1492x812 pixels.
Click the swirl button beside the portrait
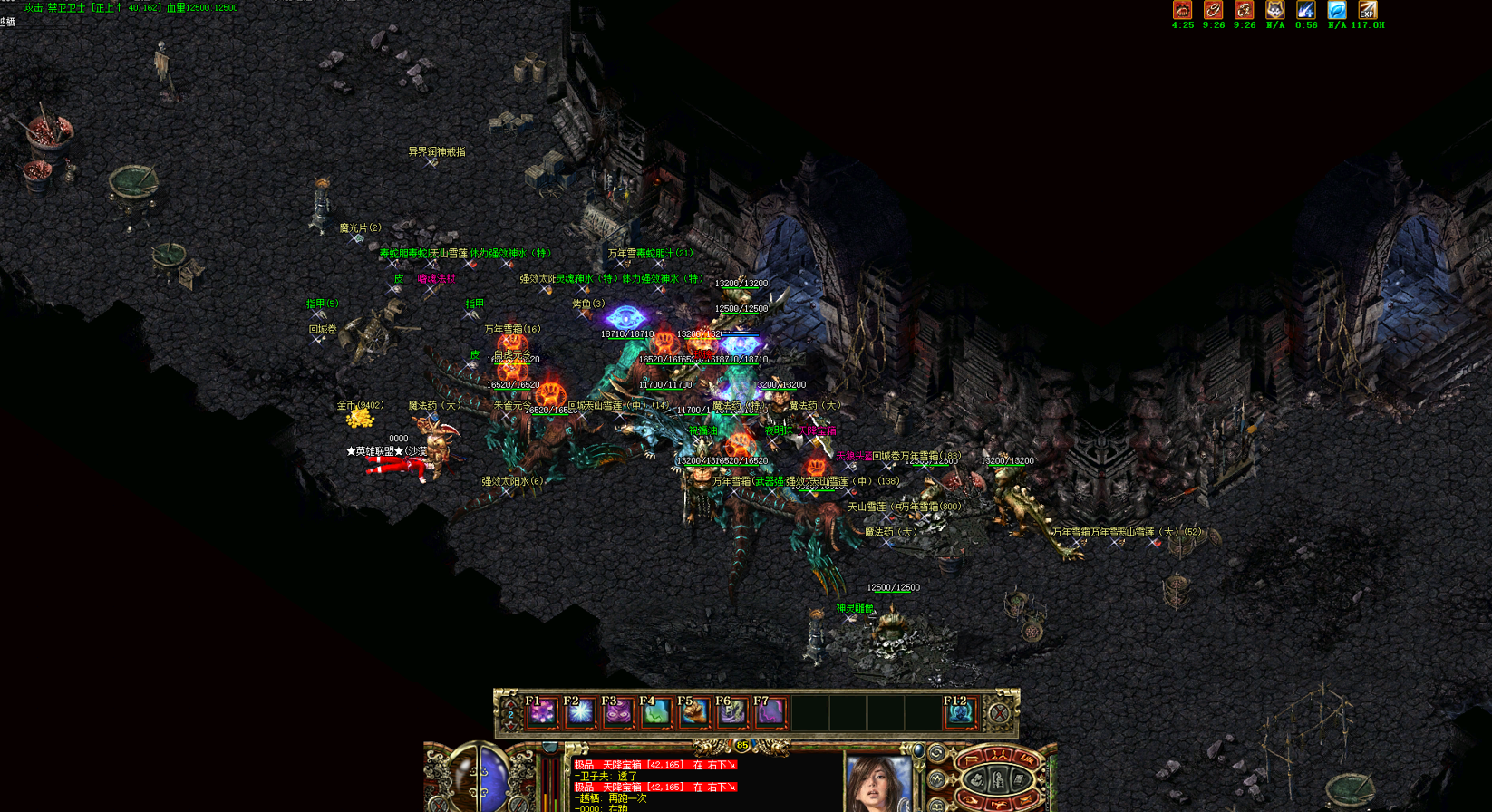[937, 753]
